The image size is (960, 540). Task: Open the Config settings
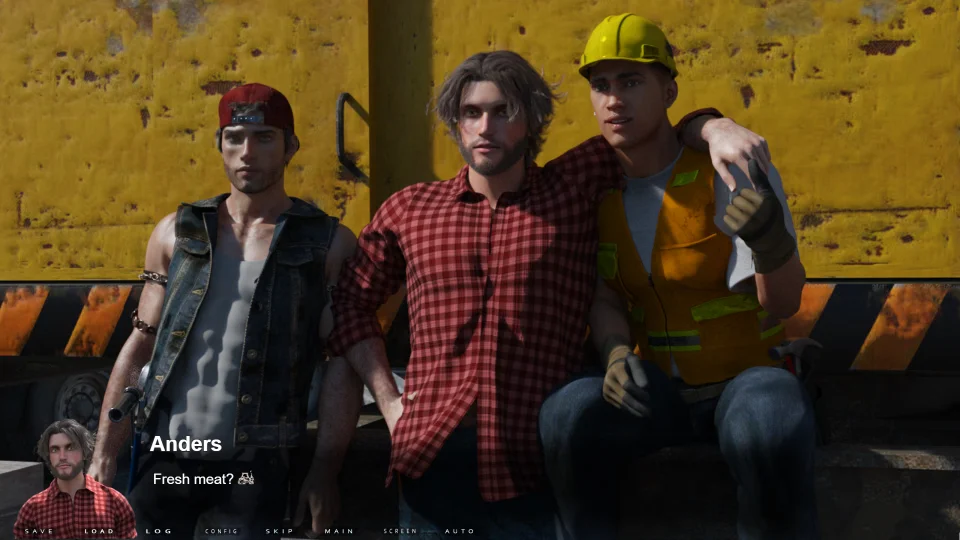click(221, 531)
